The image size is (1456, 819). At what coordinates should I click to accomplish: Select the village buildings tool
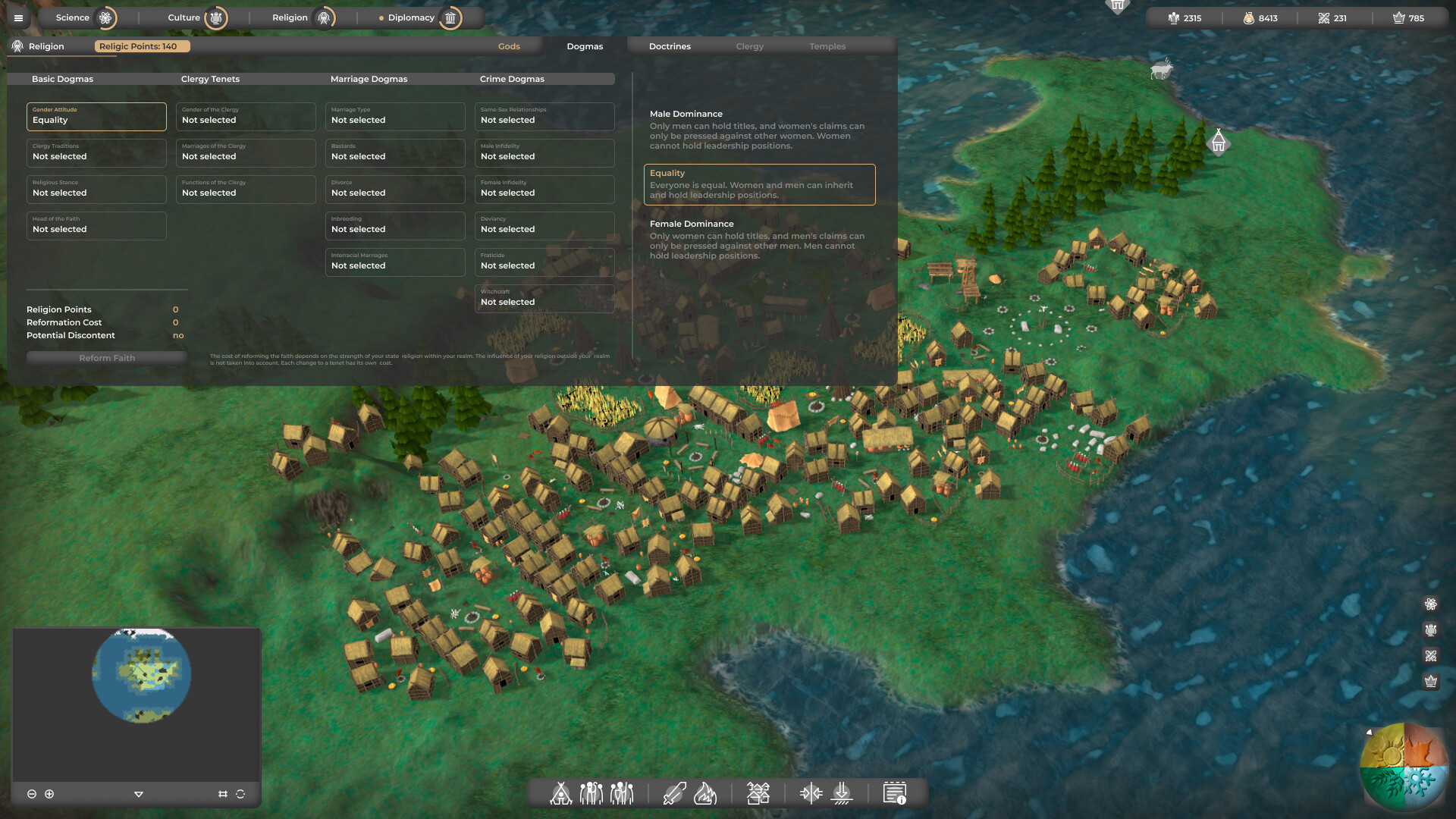[x=759, y=793]
